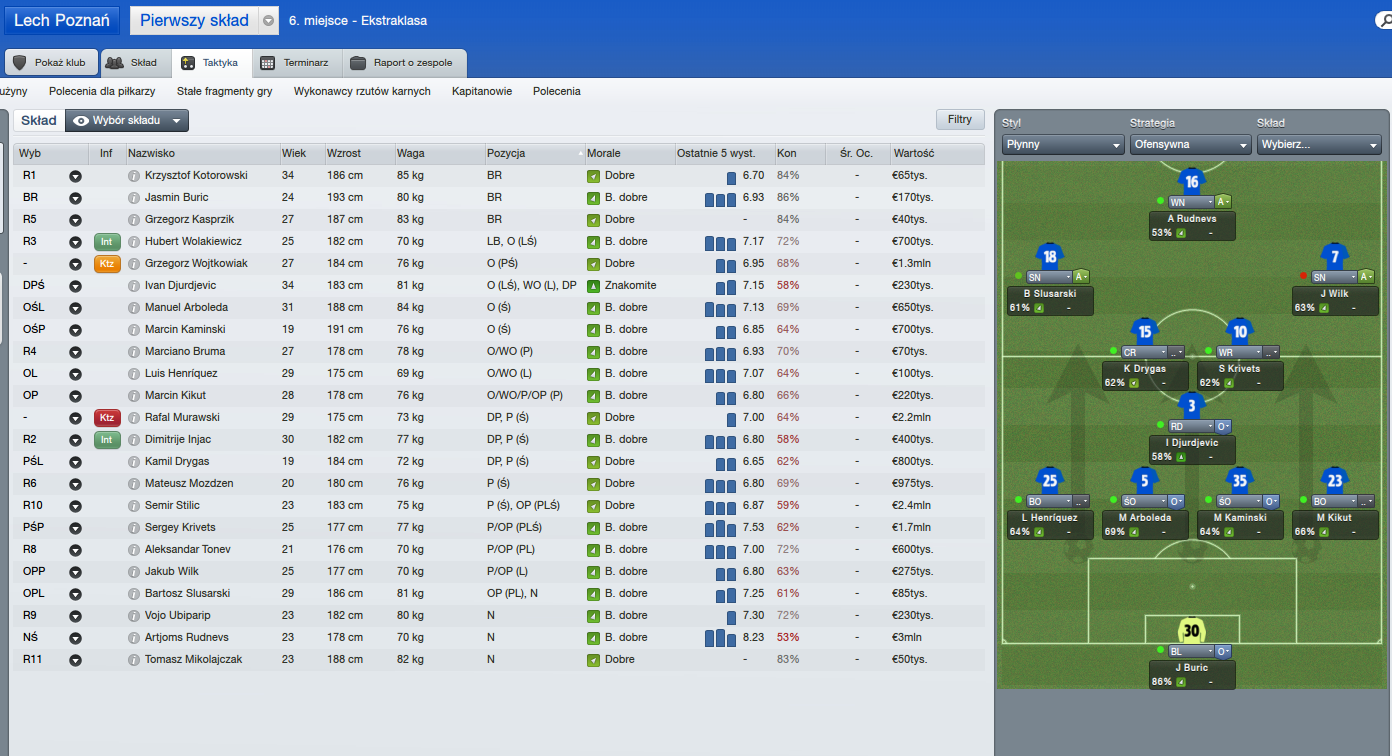Select Artjoms Rudnevs in the player list
Viewport: 1392px width, 756px height.
186,637
